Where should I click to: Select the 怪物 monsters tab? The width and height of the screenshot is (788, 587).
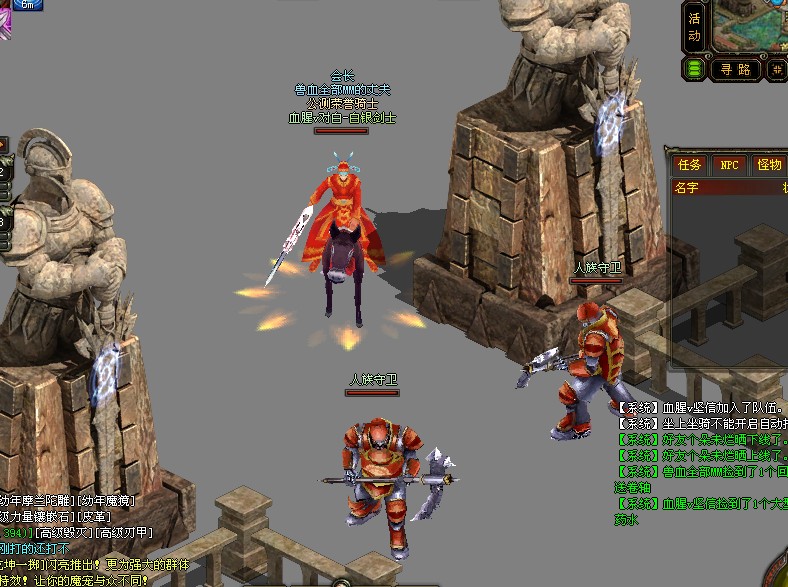[769, 165]
